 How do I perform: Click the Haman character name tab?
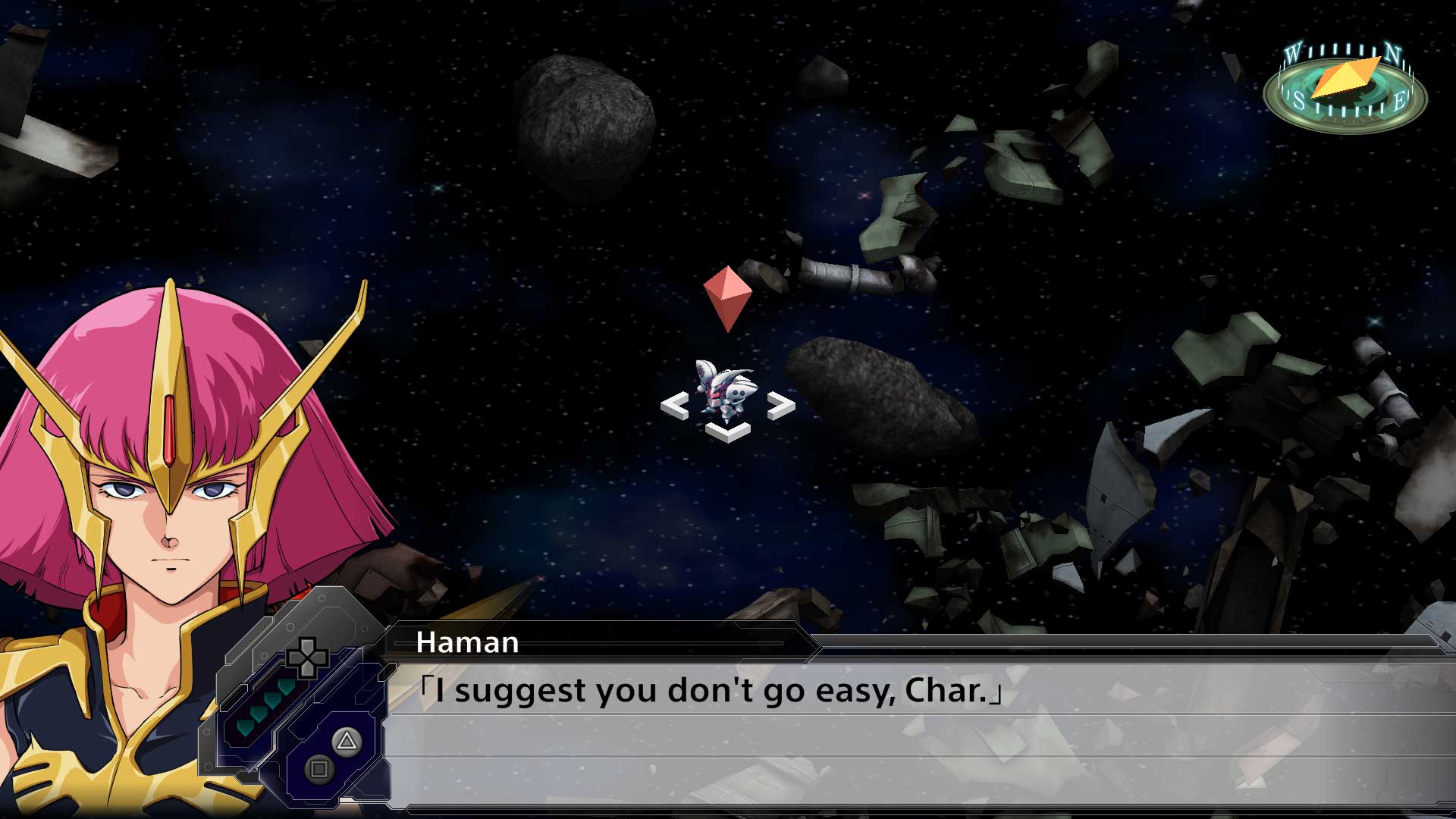466,641
